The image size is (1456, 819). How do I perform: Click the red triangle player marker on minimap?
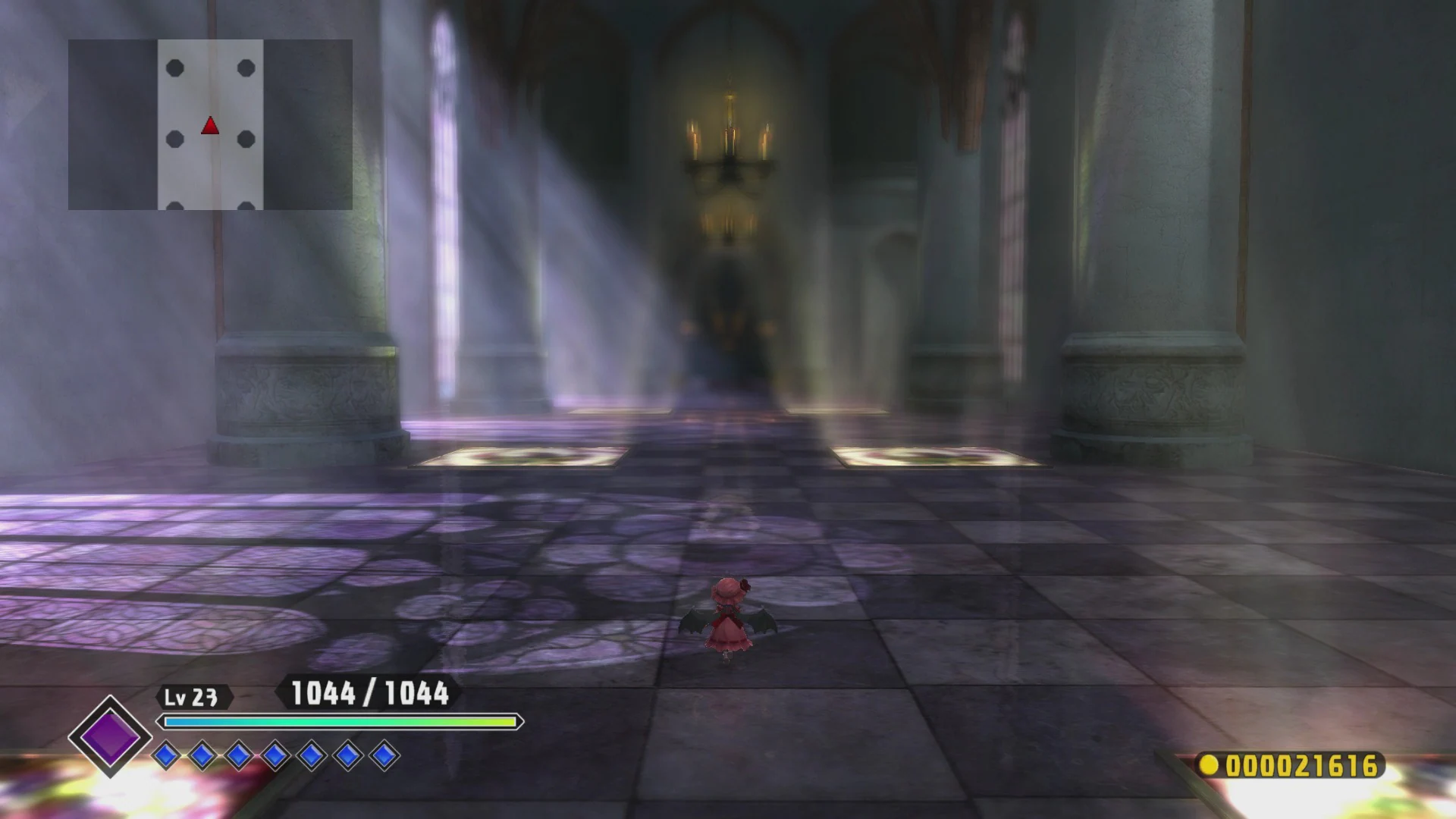(210, 125)
